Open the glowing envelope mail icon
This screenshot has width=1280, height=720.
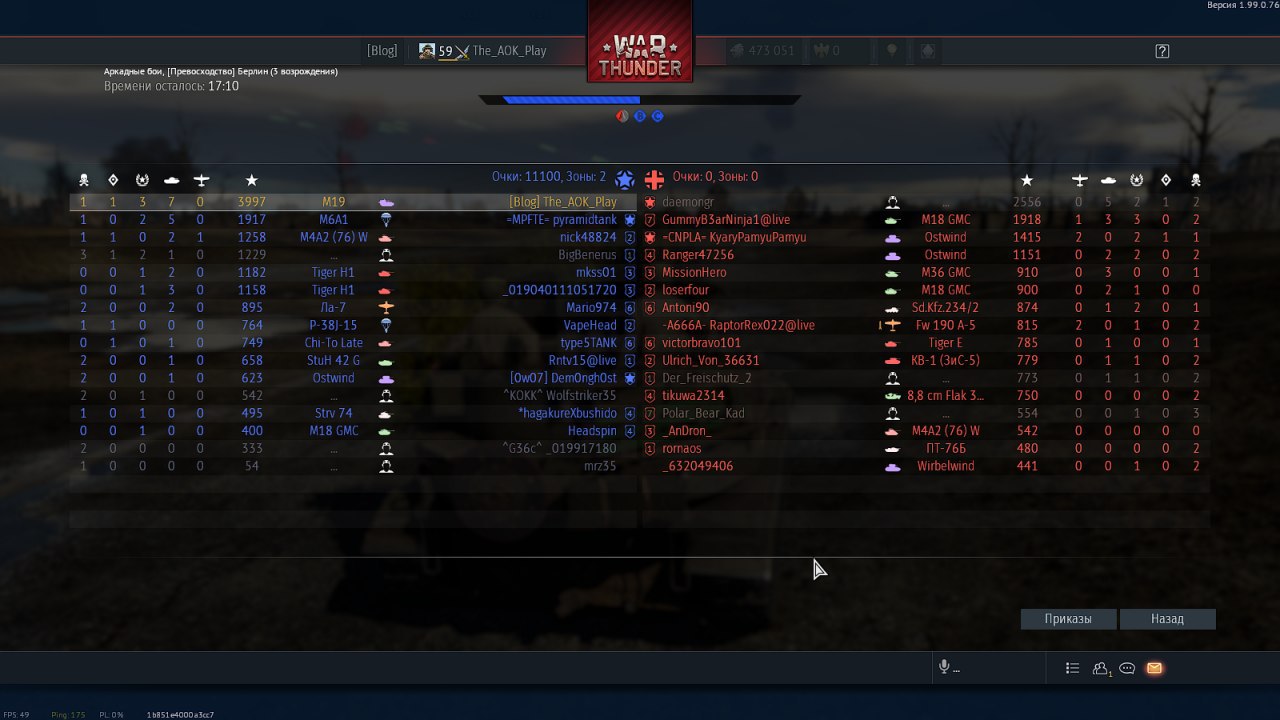(x=1154, y=668)
